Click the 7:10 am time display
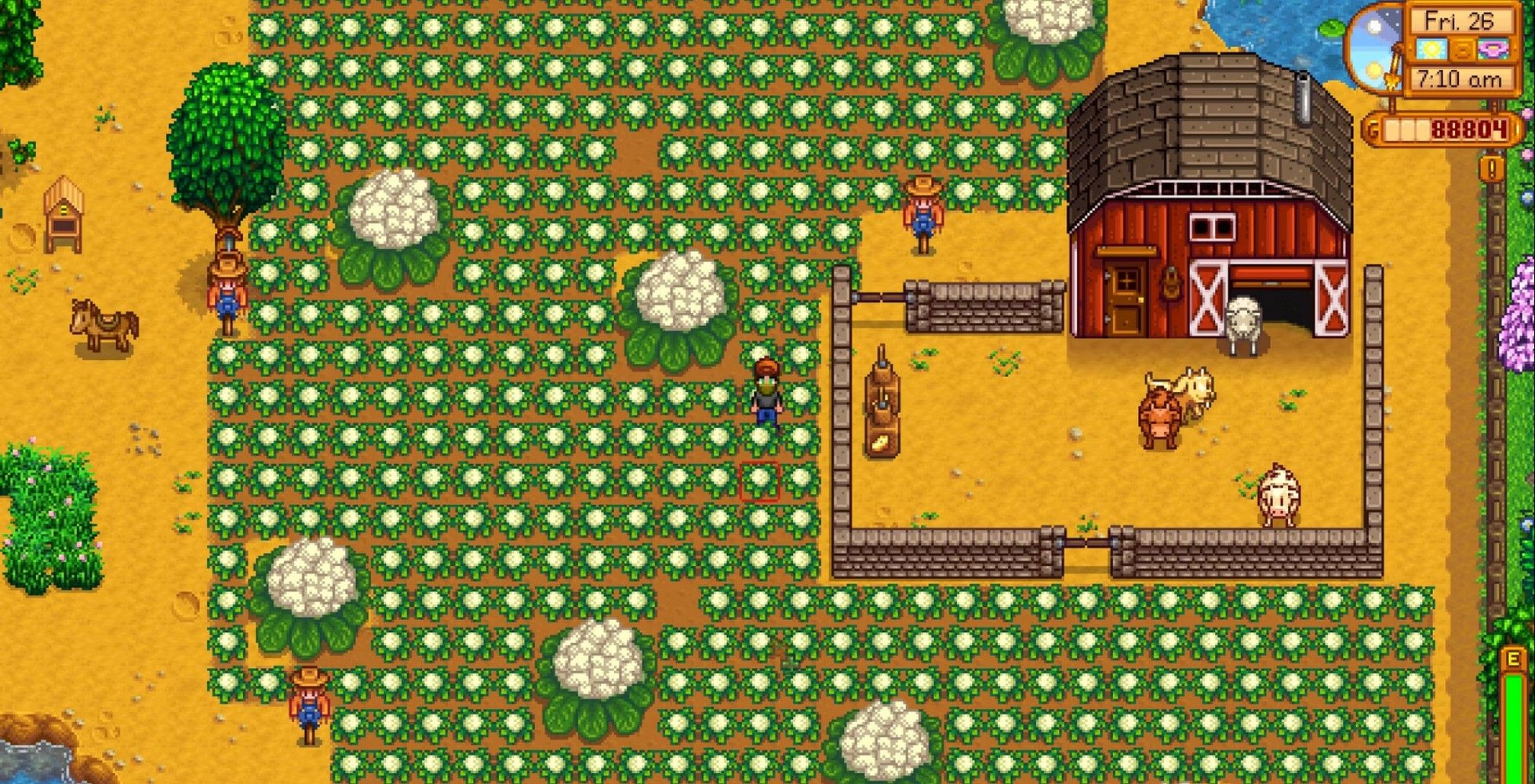The width and height of the screenshot is (1535, 784). 1460,77
